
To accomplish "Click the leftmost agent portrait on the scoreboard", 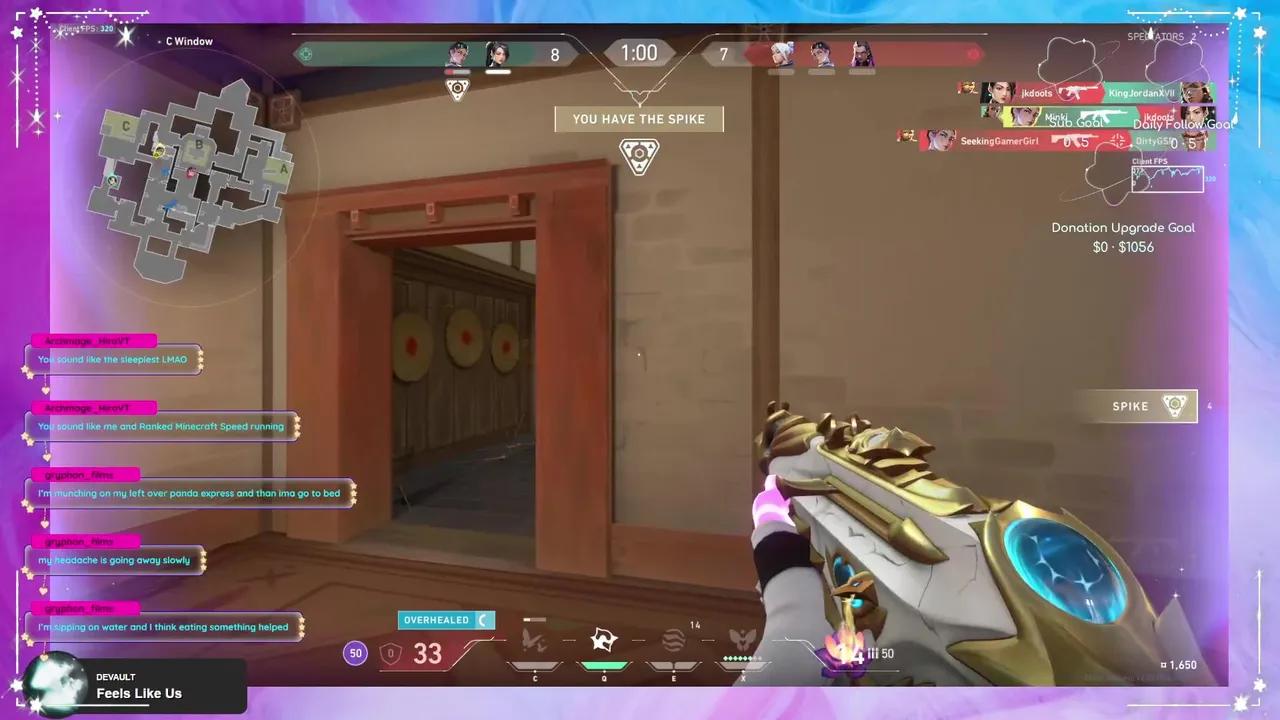I will coord(457,55).
